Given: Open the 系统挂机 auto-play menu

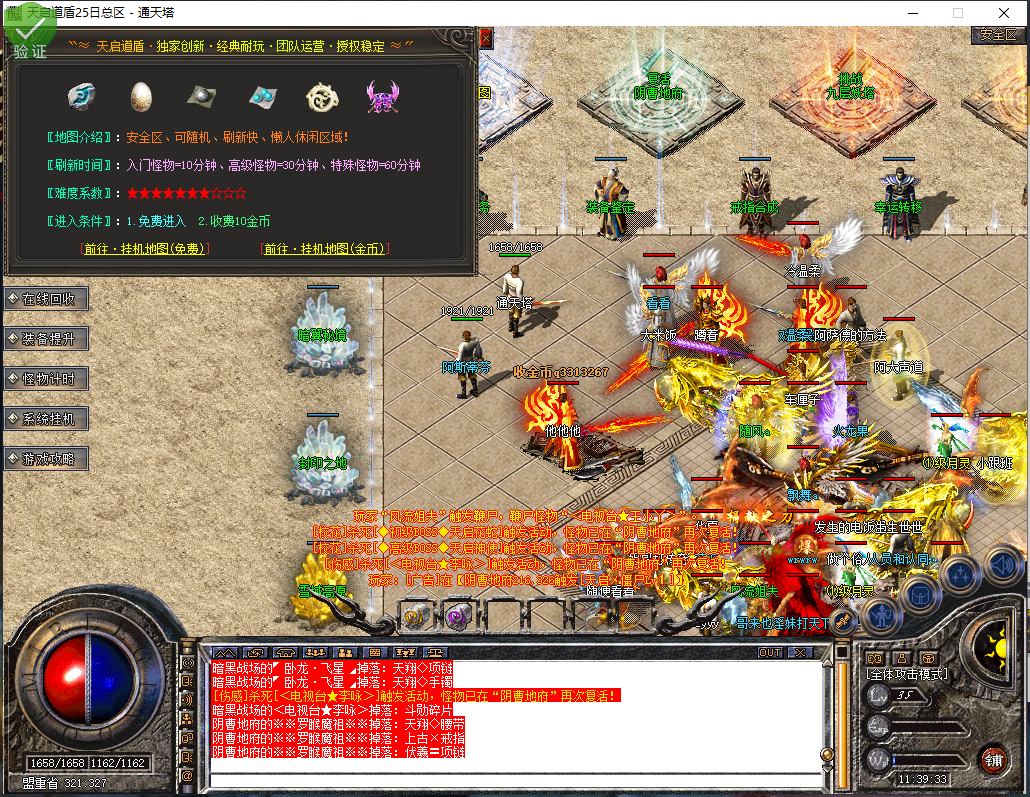Looking at the screenshot, I should click(x=47, y=419).
